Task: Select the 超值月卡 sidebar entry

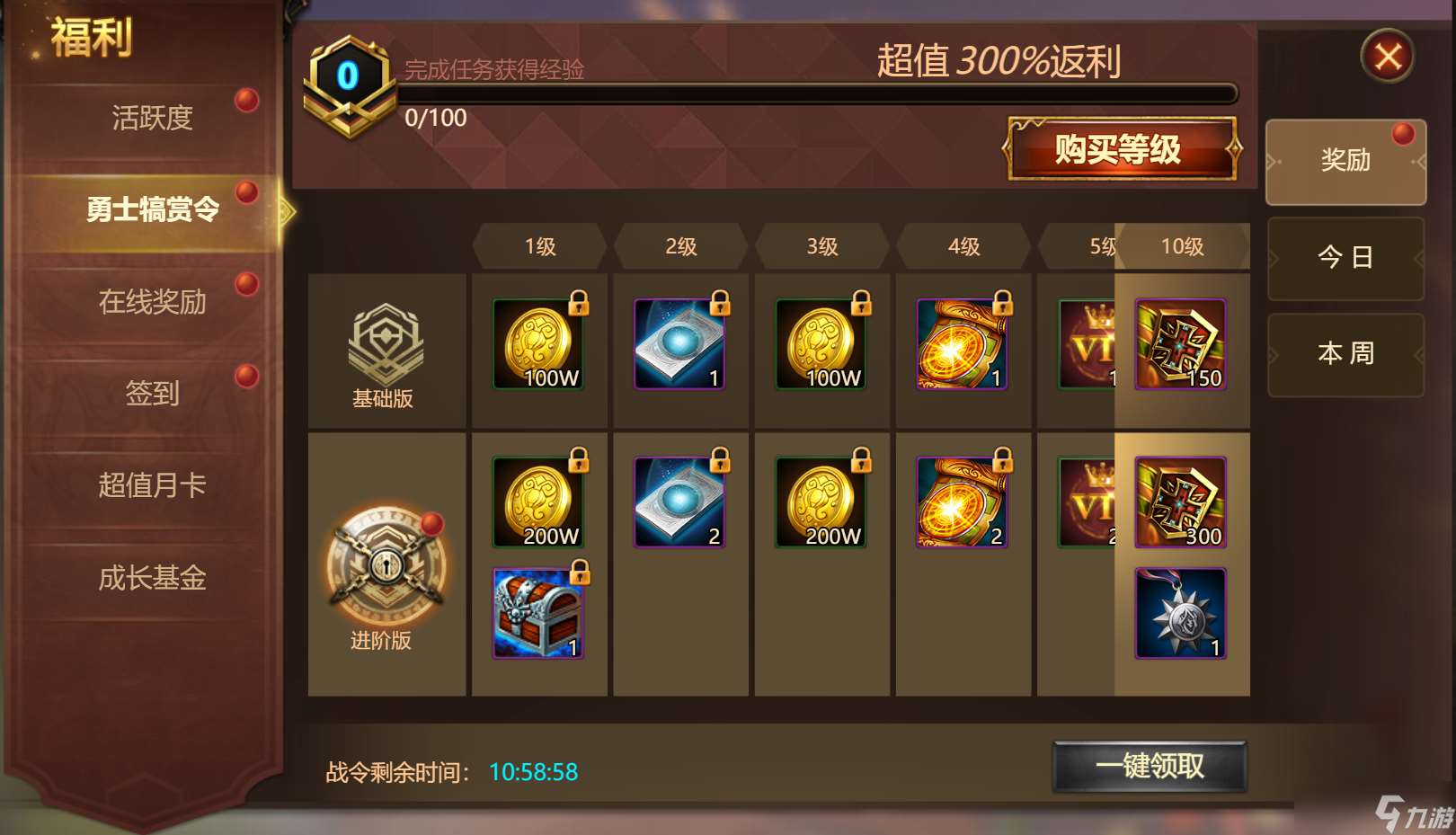Action: 153,484
